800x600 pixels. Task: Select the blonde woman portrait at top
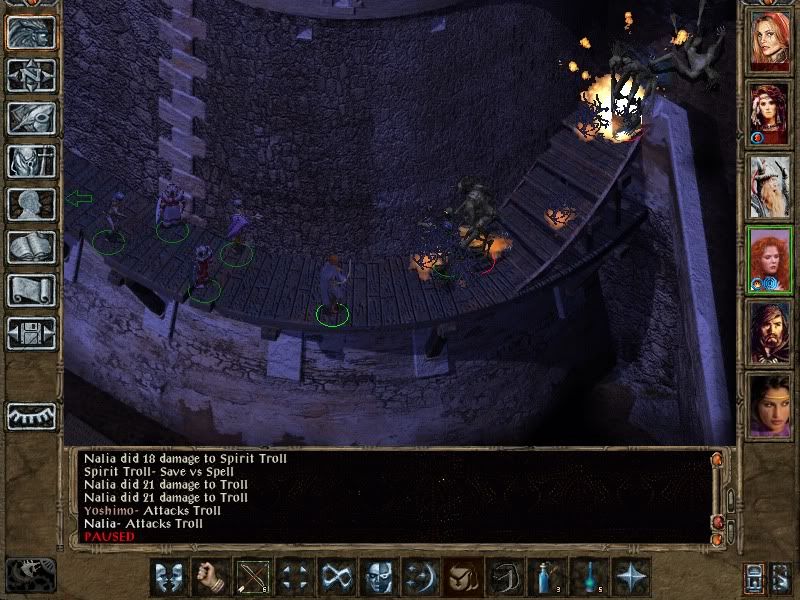pyautogui.click(x=770, y=40)
